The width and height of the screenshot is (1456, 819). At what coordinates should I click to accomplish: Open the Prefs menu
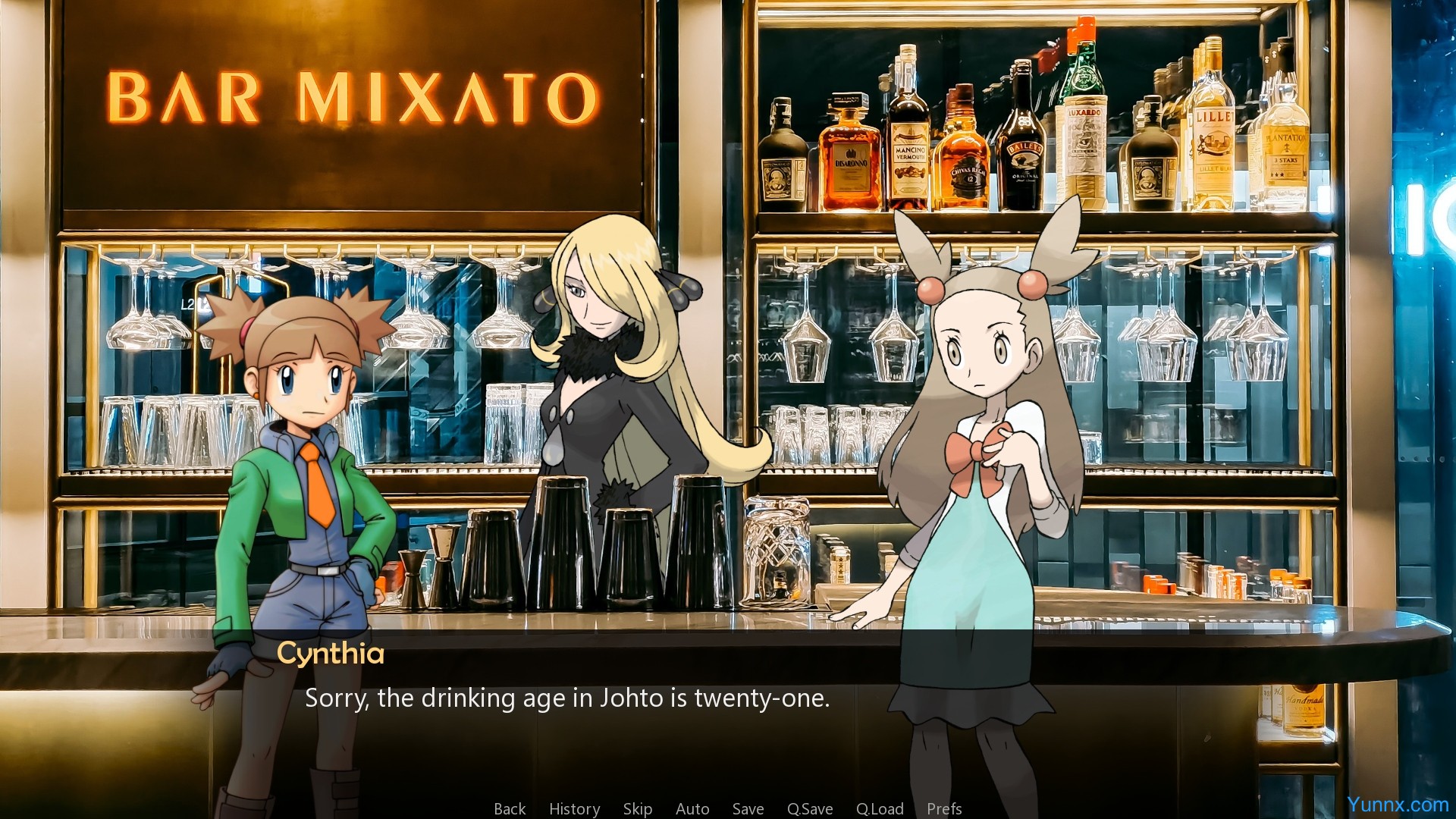pyautogui.click(x=943, y=809)
